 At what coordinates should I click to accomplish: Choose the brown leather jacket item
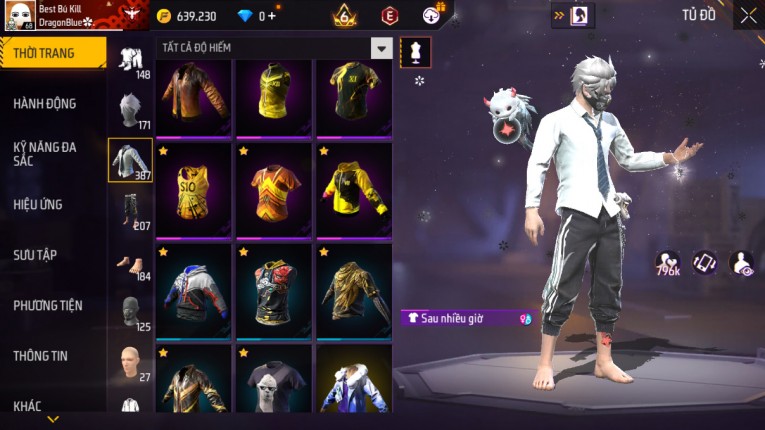tap(193, 96)
